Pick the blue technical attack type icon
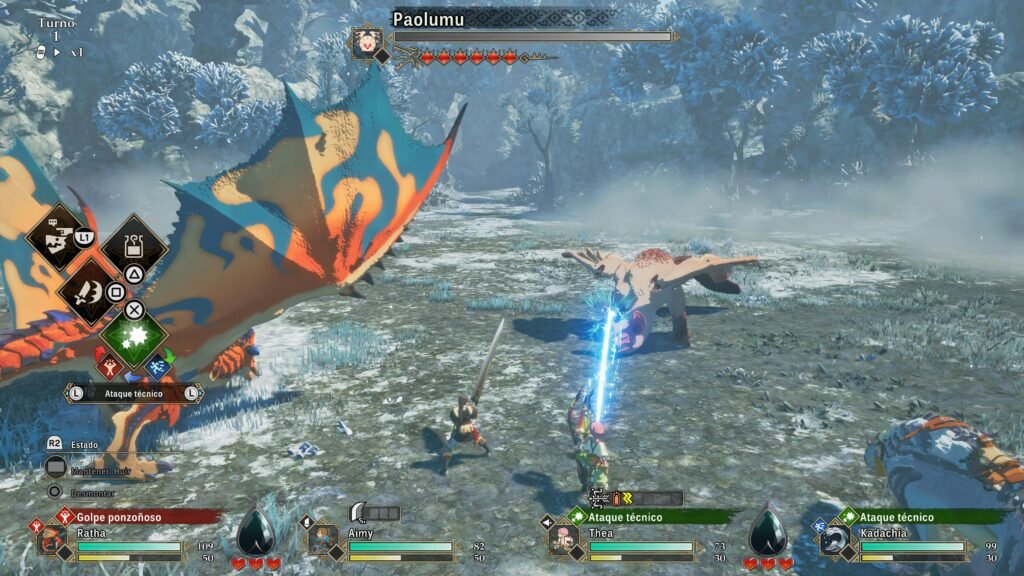Image resolution: width=1024 pixels, height=576 pixels. pos(157,367)
